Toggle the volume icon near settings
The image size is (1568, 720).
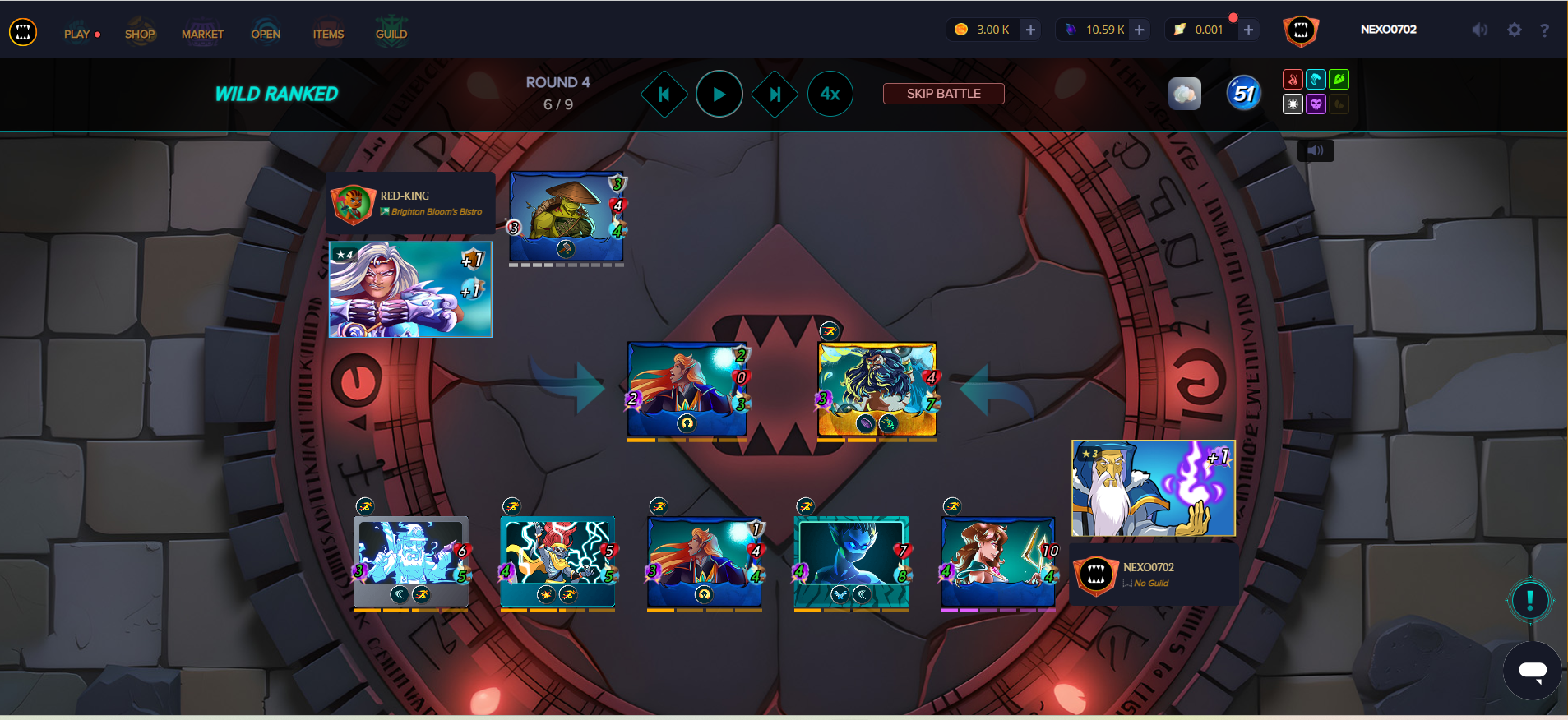tap(1479, 30)
